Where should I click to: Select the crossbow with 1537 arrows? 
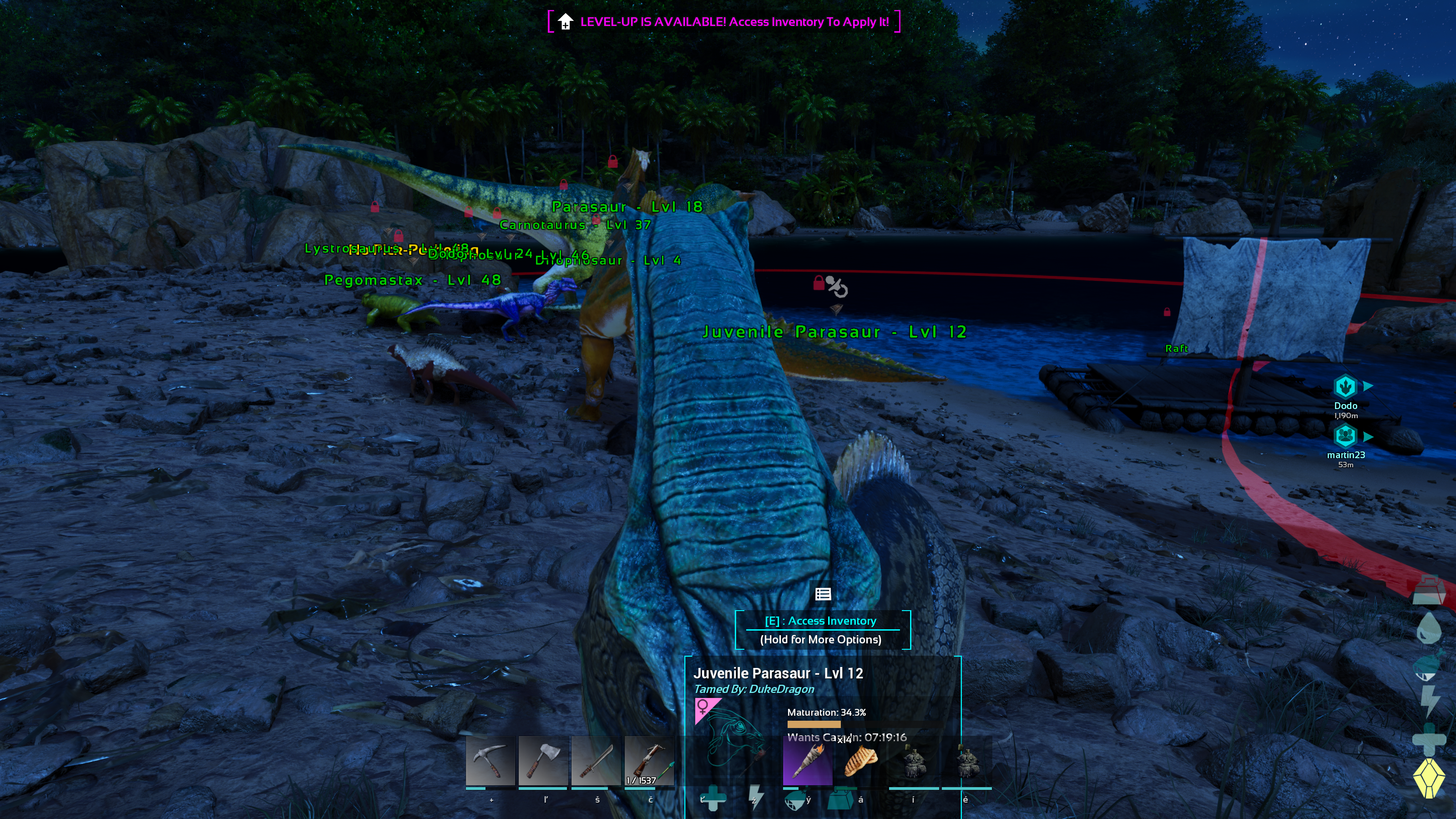coord(648,761)
